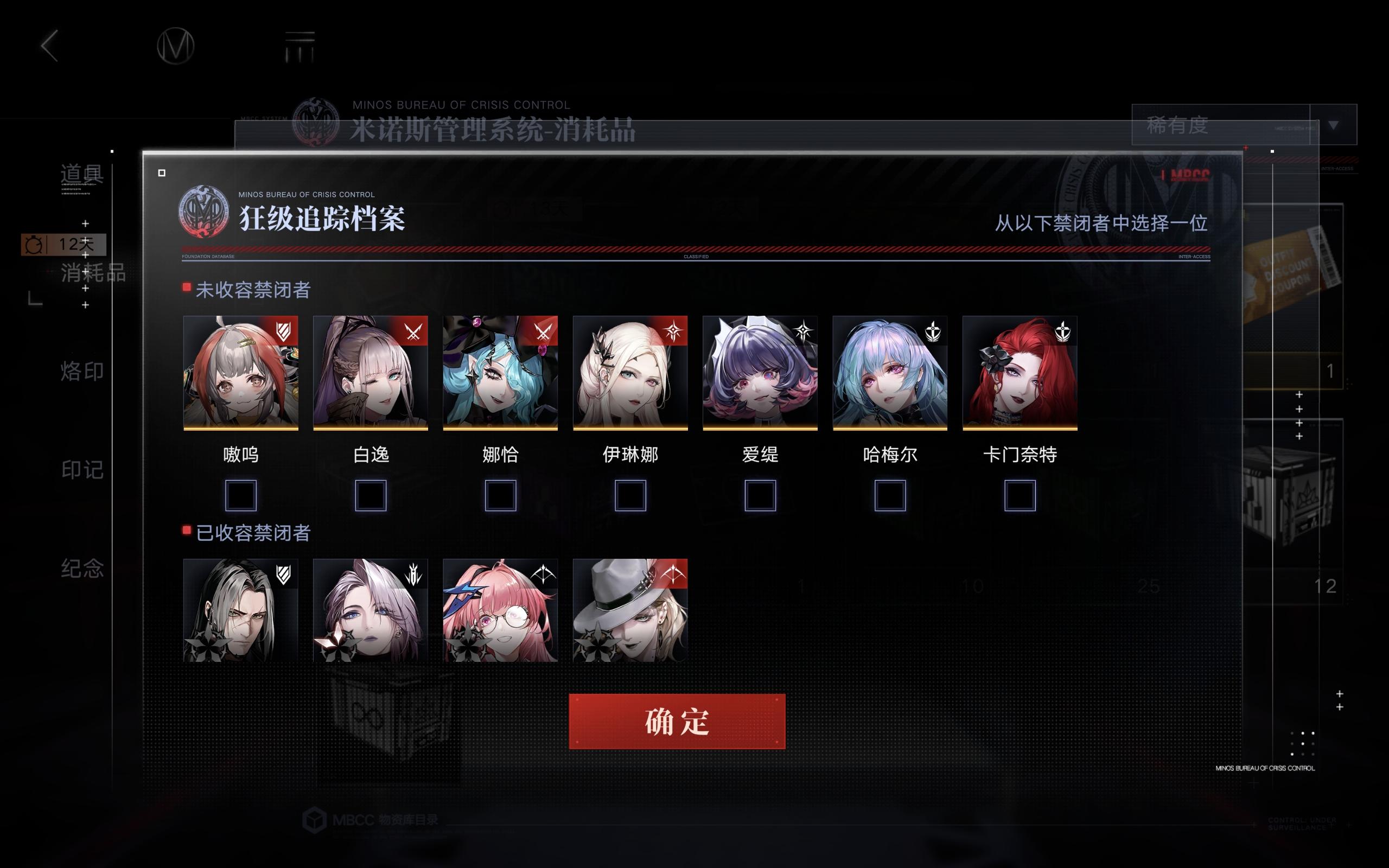Image resolution: width=1389 pixels, height=868 pixels.
Task: Click the swords class icon on 娜恰's portrait
Action: pos(545,332)
